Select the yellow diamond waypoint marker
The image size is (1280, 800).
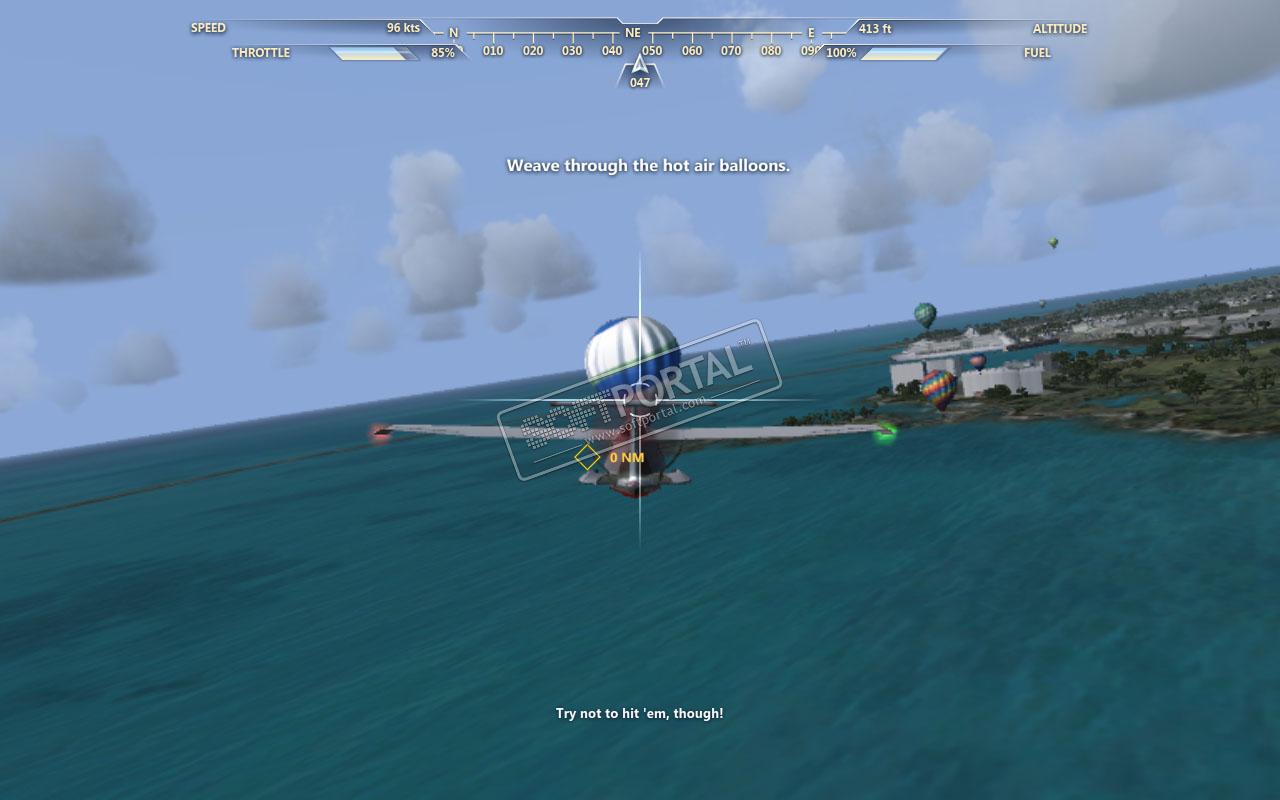(x=587, y=458)
